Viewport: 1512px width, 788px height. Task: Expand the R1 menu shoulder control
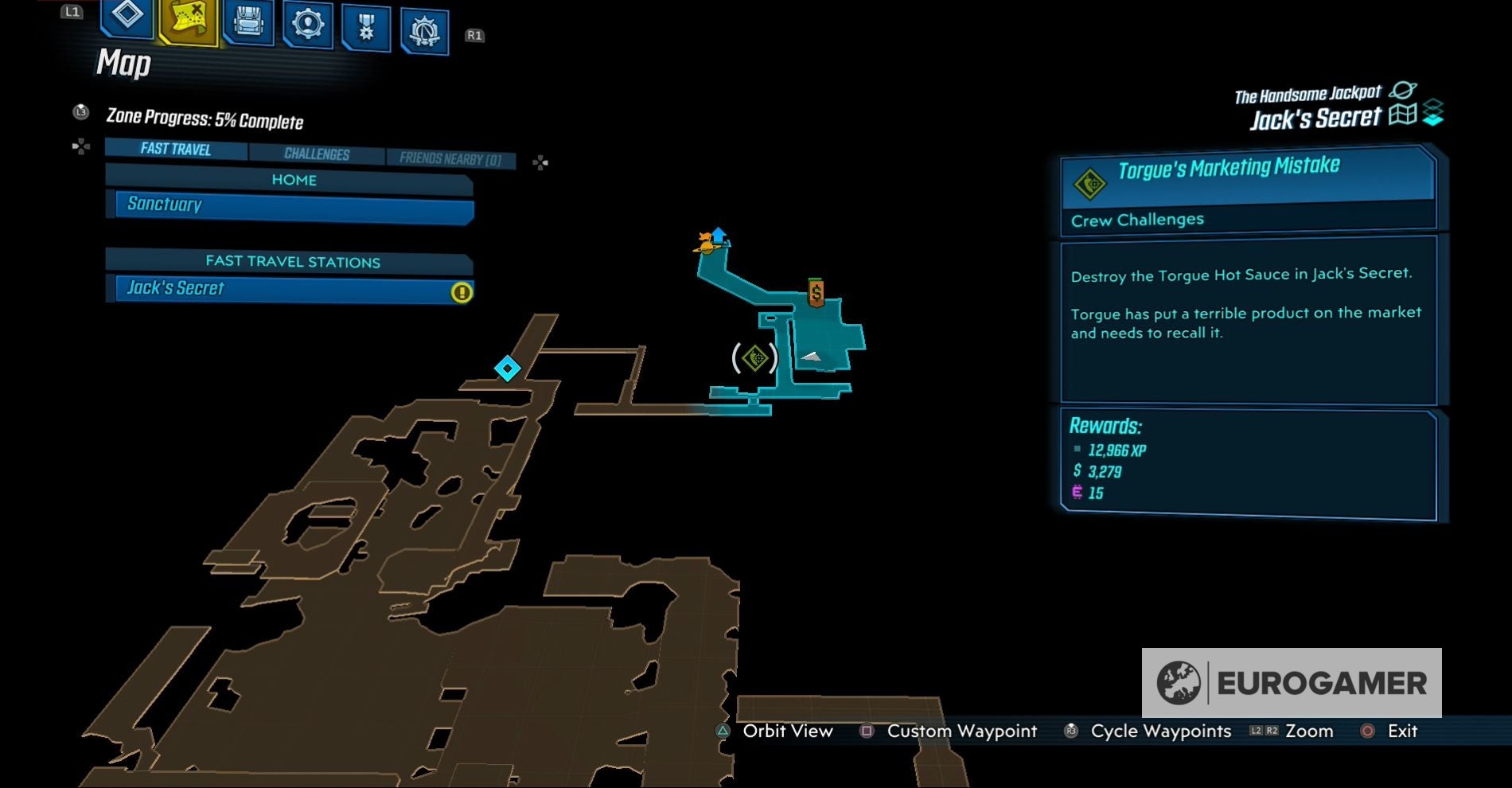[474, 36]
